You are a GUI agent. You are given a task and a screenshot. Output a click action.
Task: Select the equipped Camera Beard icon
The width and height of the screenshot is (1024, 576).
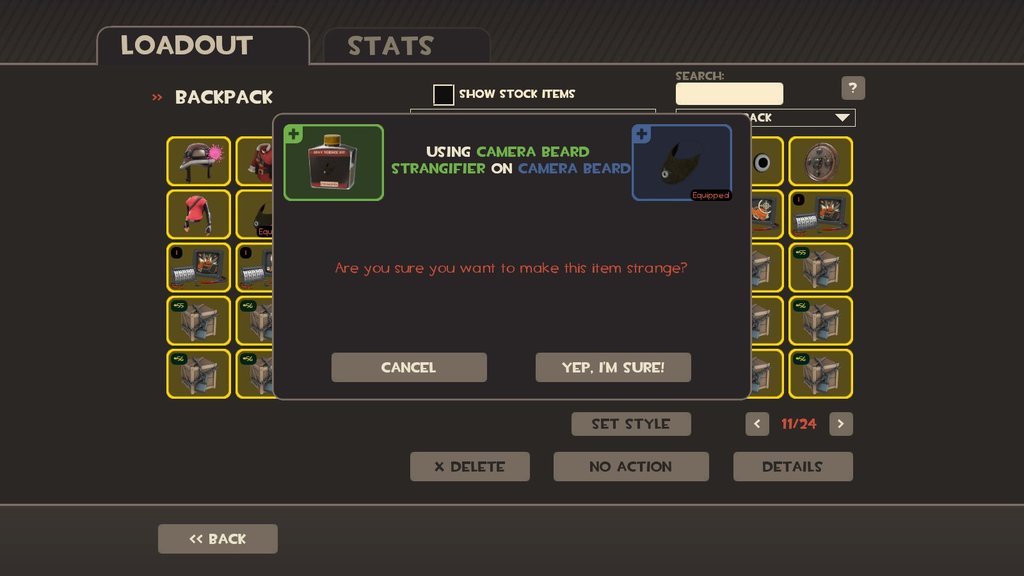click(x=681, y=162)
